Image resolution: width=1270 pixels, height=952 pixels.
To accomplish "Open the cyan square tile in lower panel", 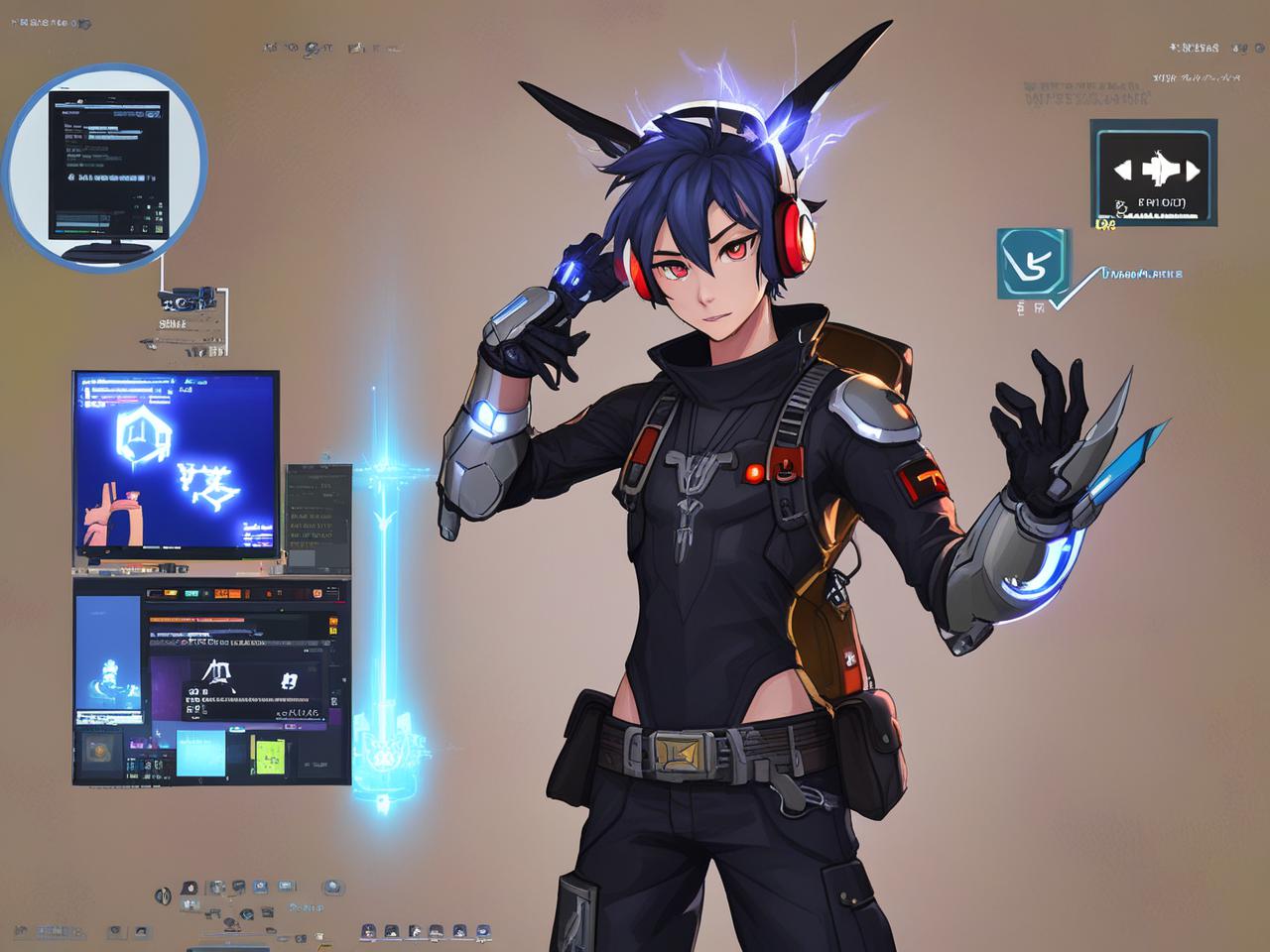I will point(200,753).
